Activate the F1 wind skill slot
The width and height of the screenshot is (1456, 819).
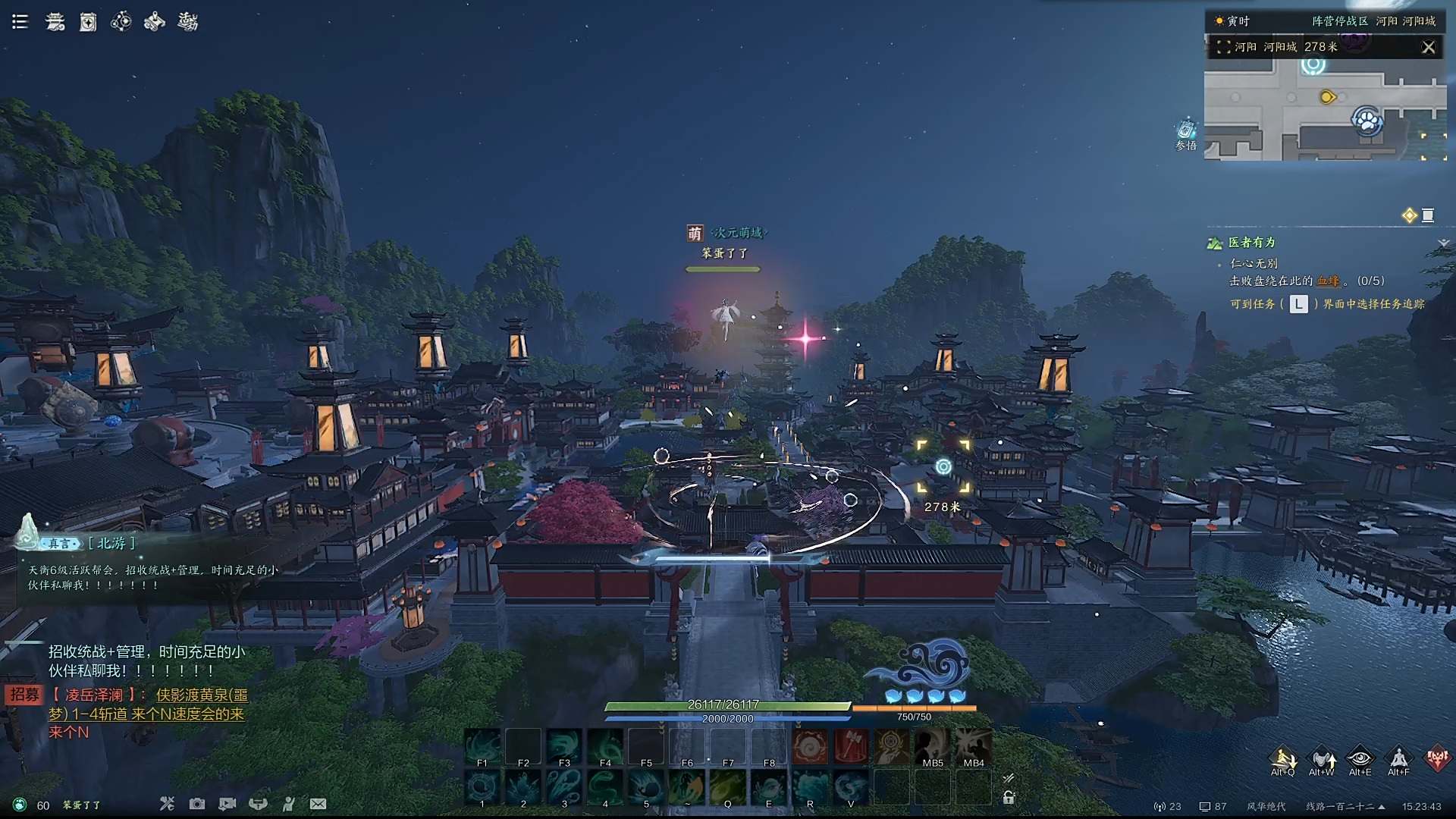(x=482, y=746)
